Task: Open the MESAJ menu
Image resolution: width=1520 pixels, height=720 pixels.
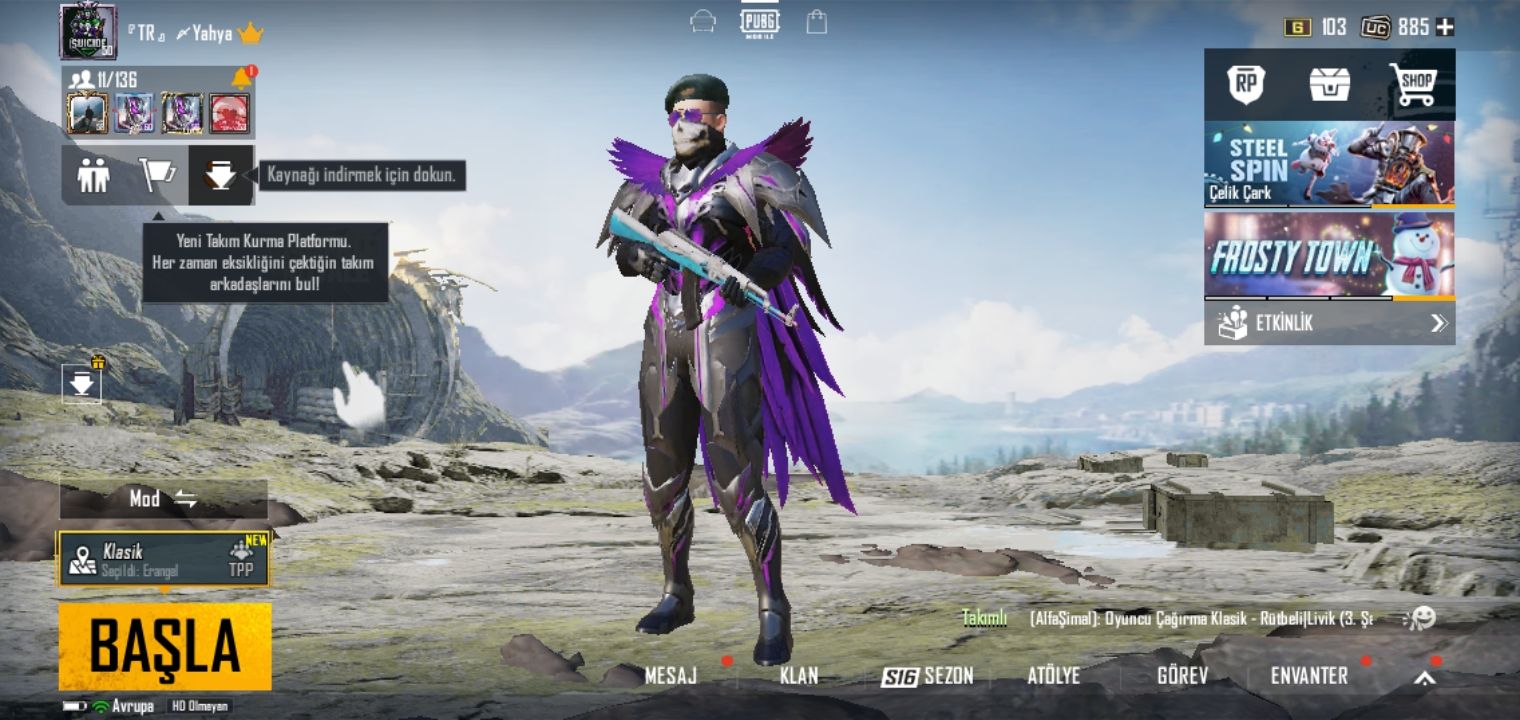Action: (x=671, y=676)
